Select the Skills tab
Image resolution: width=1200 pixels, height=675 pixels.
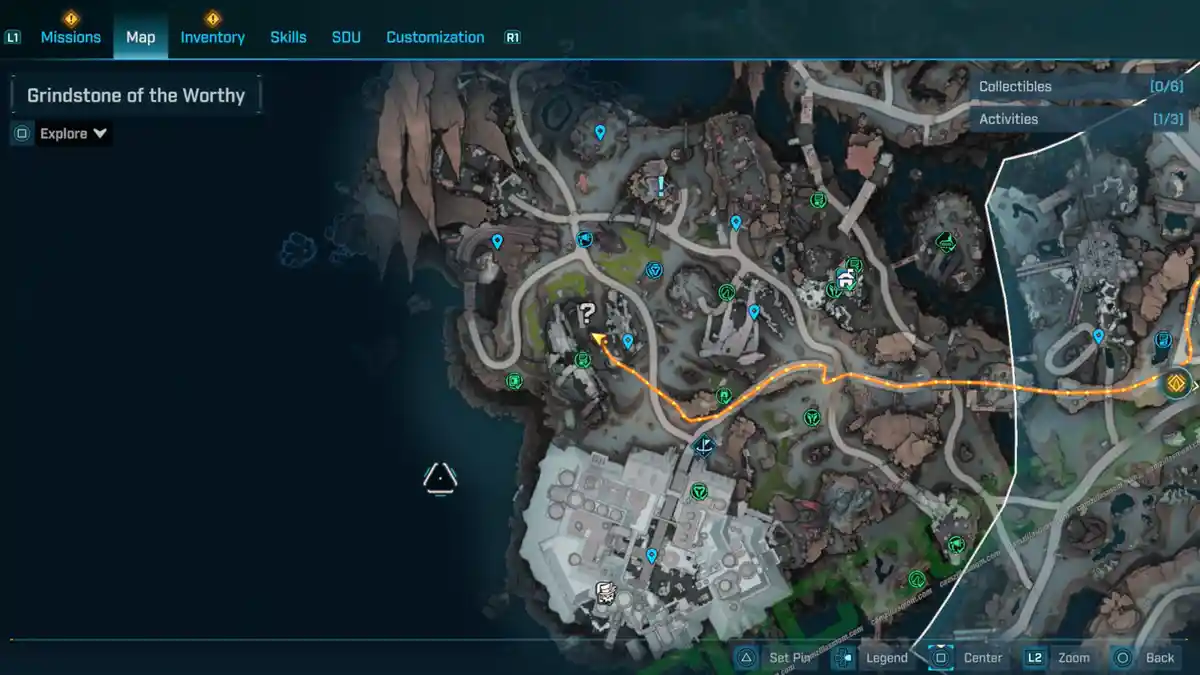pos(288,37)
